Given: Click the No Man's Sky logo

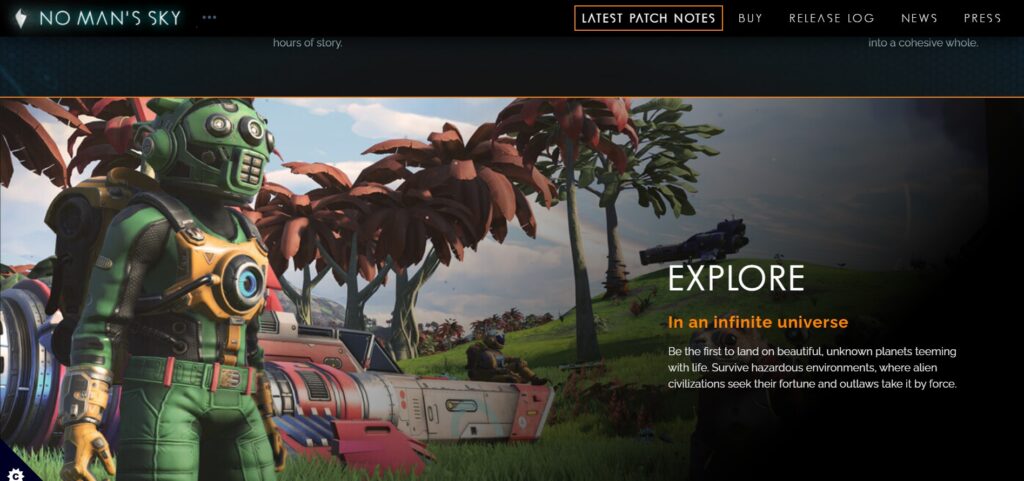Looking at the screenshot, I should [x=97, y=18].
